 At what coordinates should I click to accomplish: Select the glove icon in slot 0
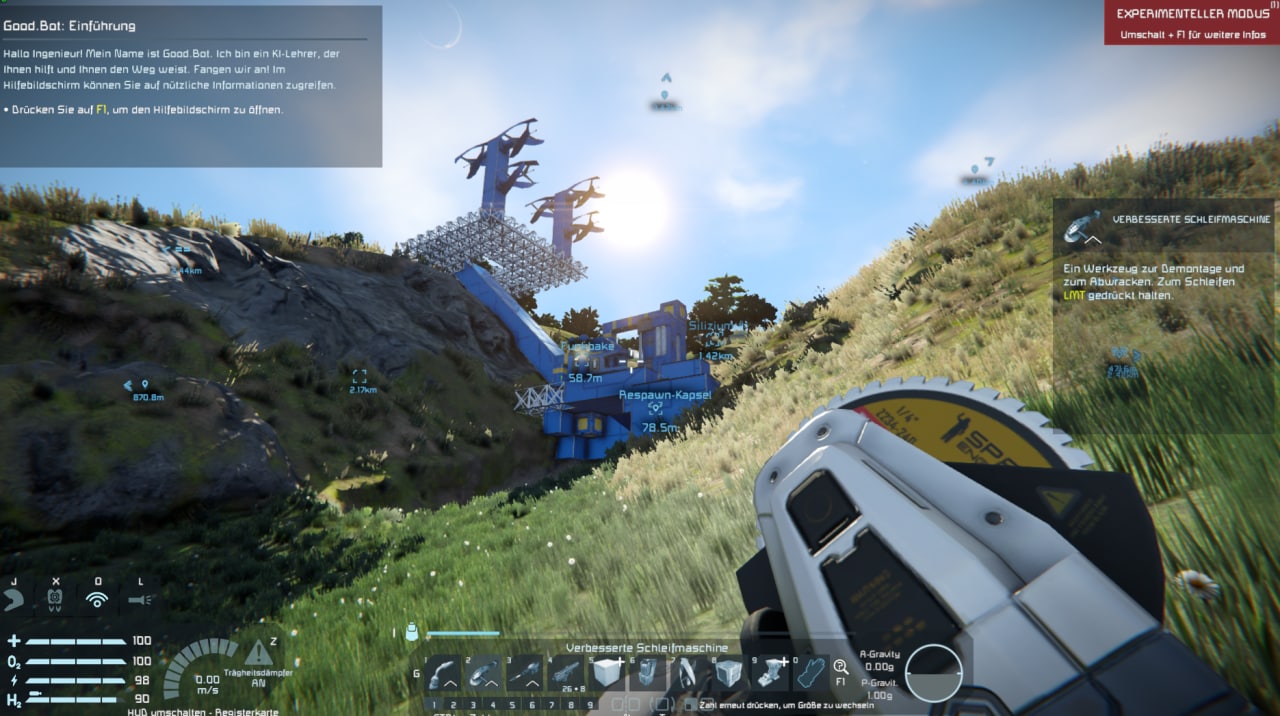[x=812, y=673]
